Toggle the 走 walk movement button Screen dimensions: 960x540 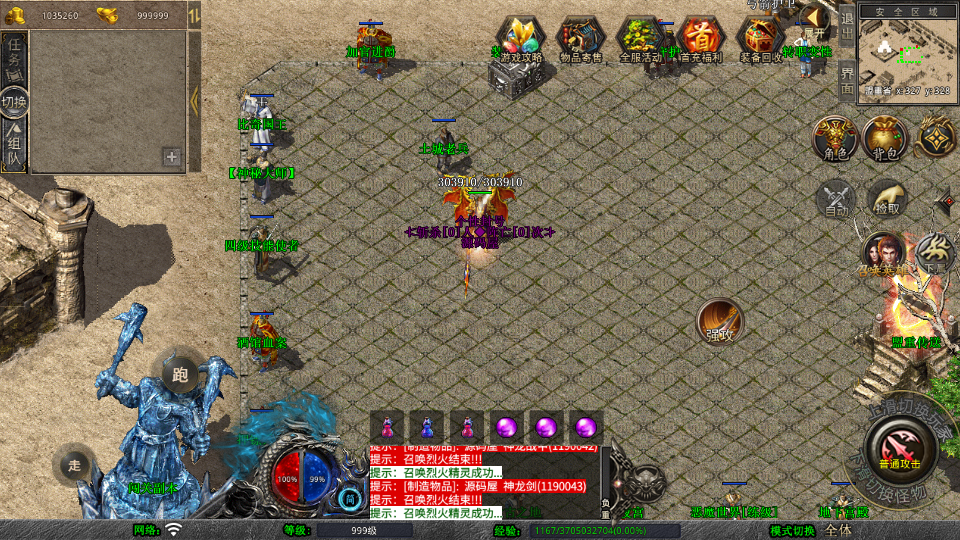click(74, 464)
